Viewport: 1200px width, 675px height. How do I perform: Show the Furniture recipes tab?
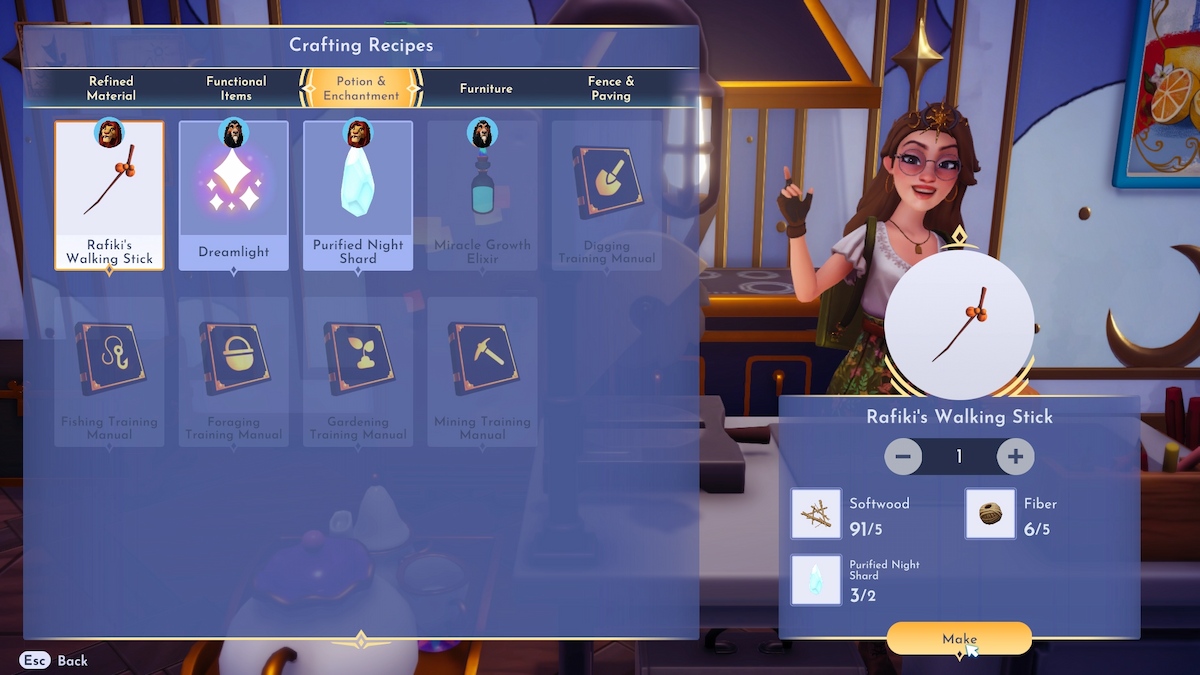coord(486,88)
